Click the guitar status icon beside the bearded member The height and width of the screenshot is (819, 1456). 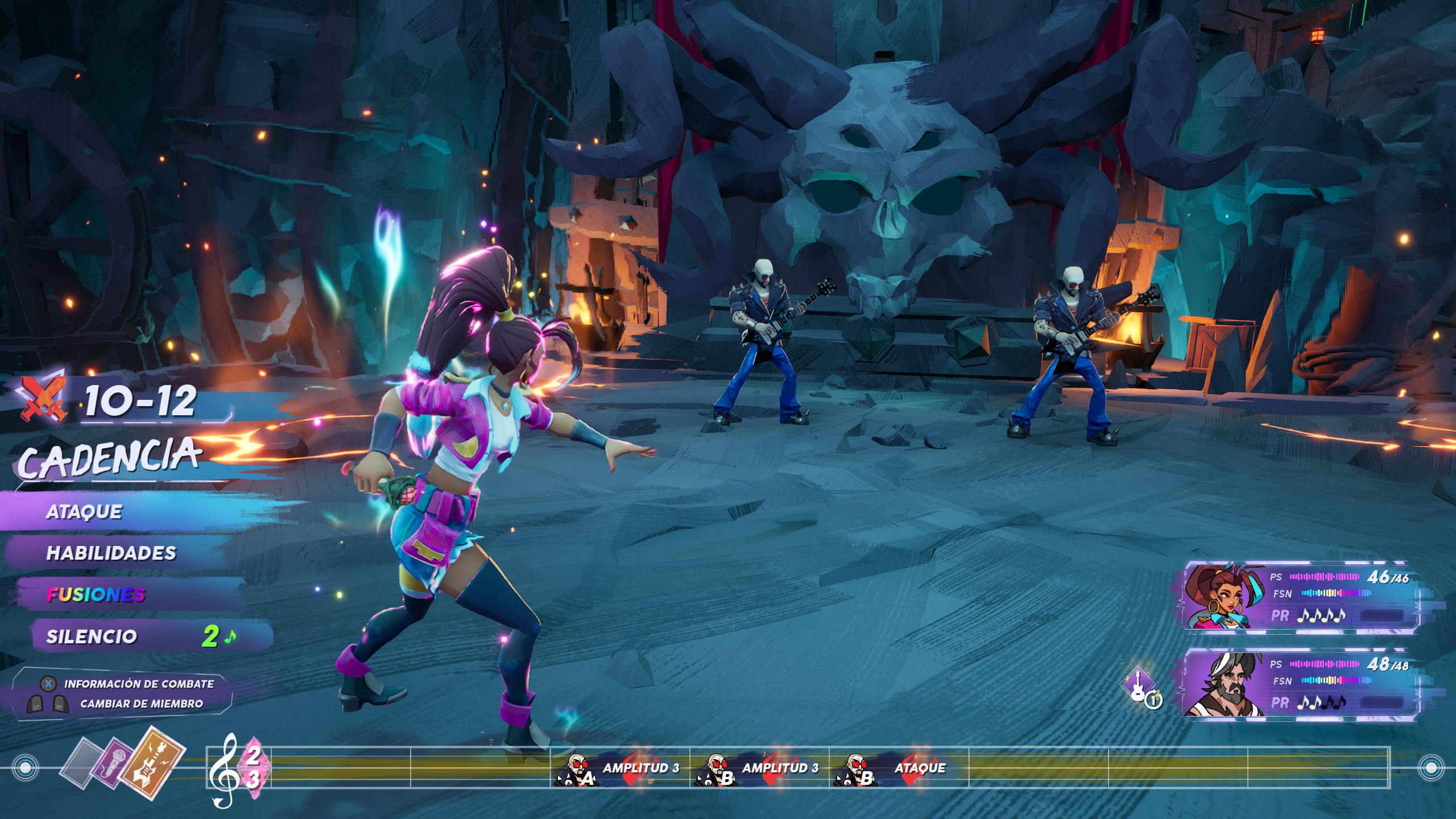pyautogui.click(x=1140, y=687)
